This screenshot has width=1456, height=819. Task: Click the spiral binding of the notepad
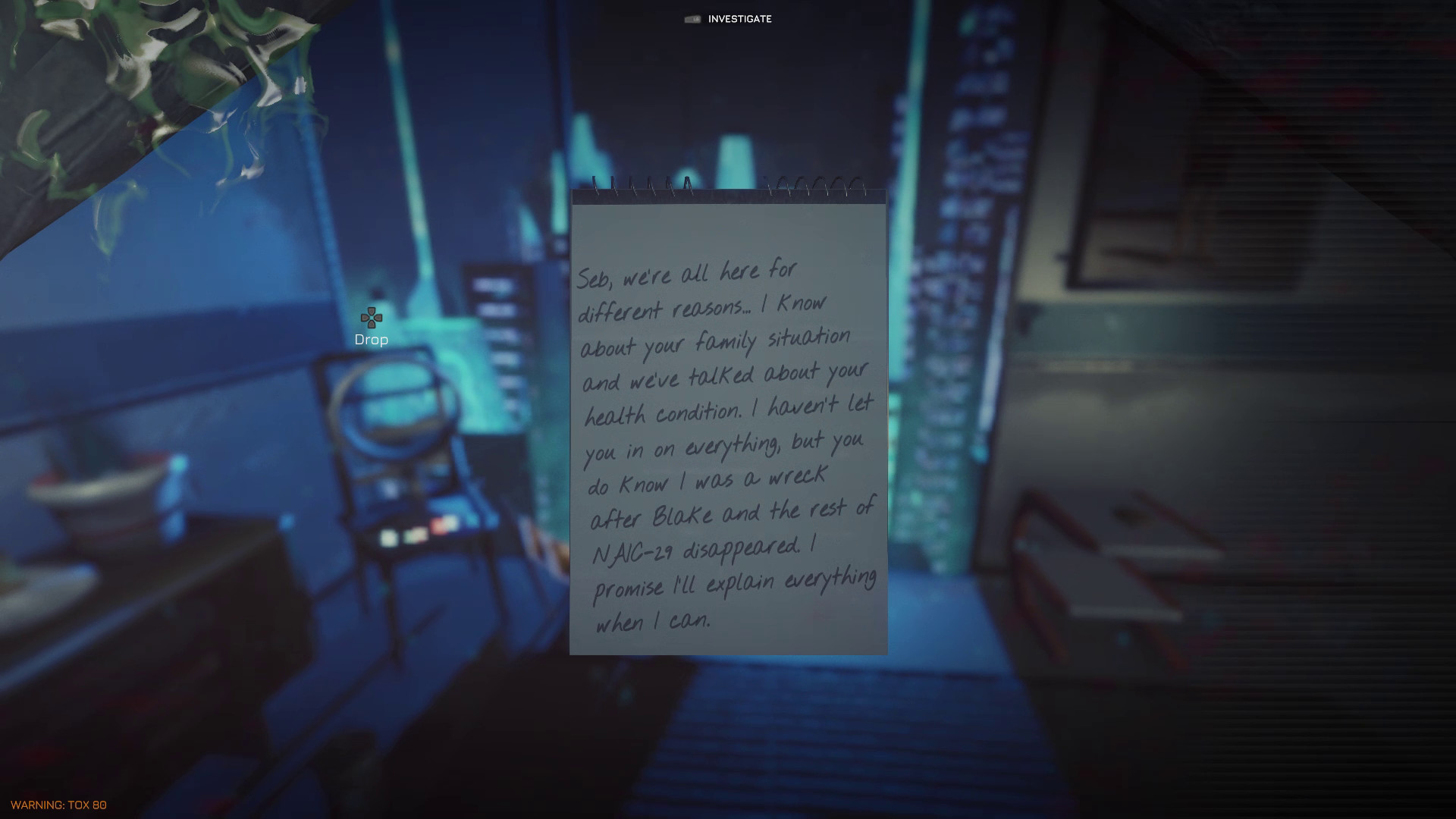tap(726, 190)
